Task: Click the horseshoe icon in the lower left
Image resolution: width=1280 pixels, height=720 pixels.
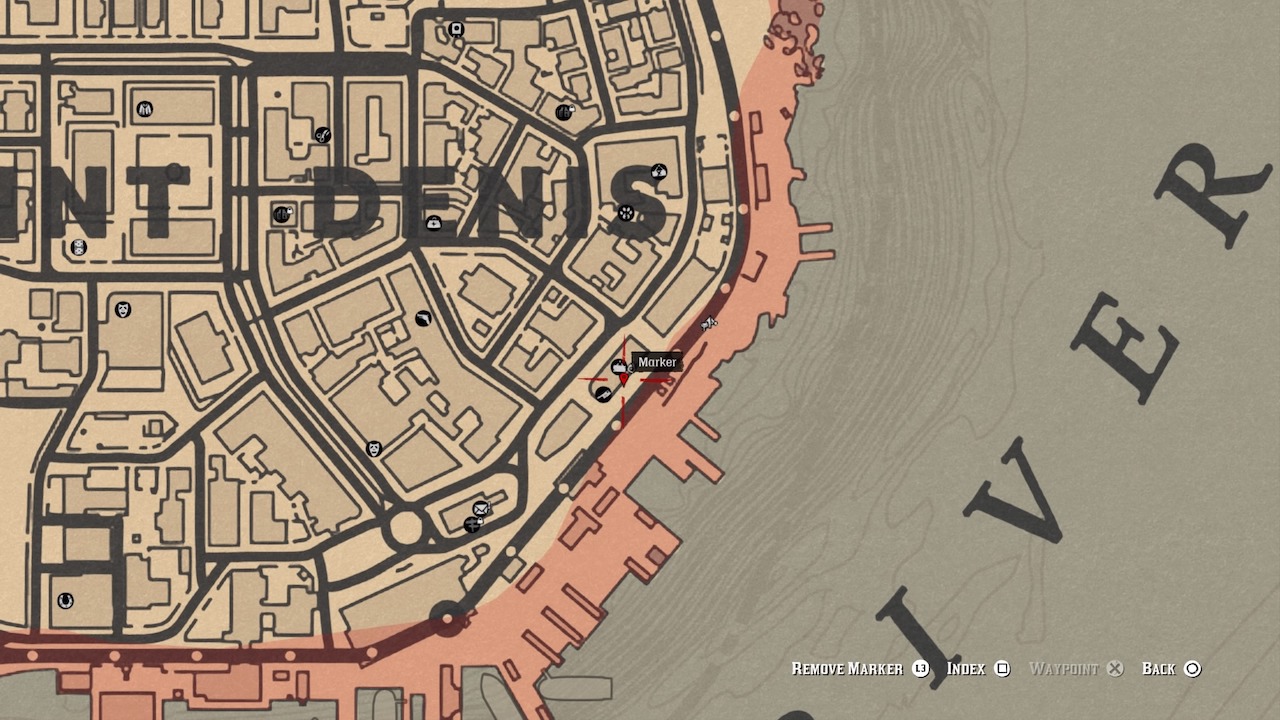Action: [66, 600]
